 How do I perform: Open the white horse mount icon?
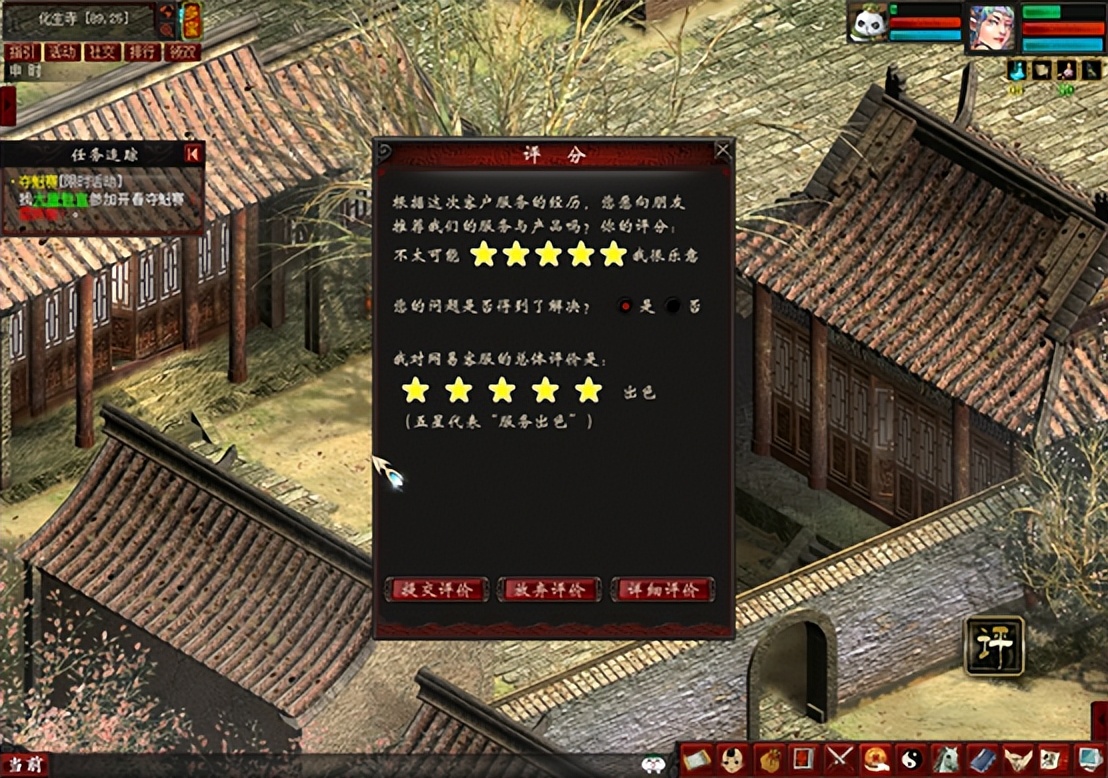(x=946, y=759)
